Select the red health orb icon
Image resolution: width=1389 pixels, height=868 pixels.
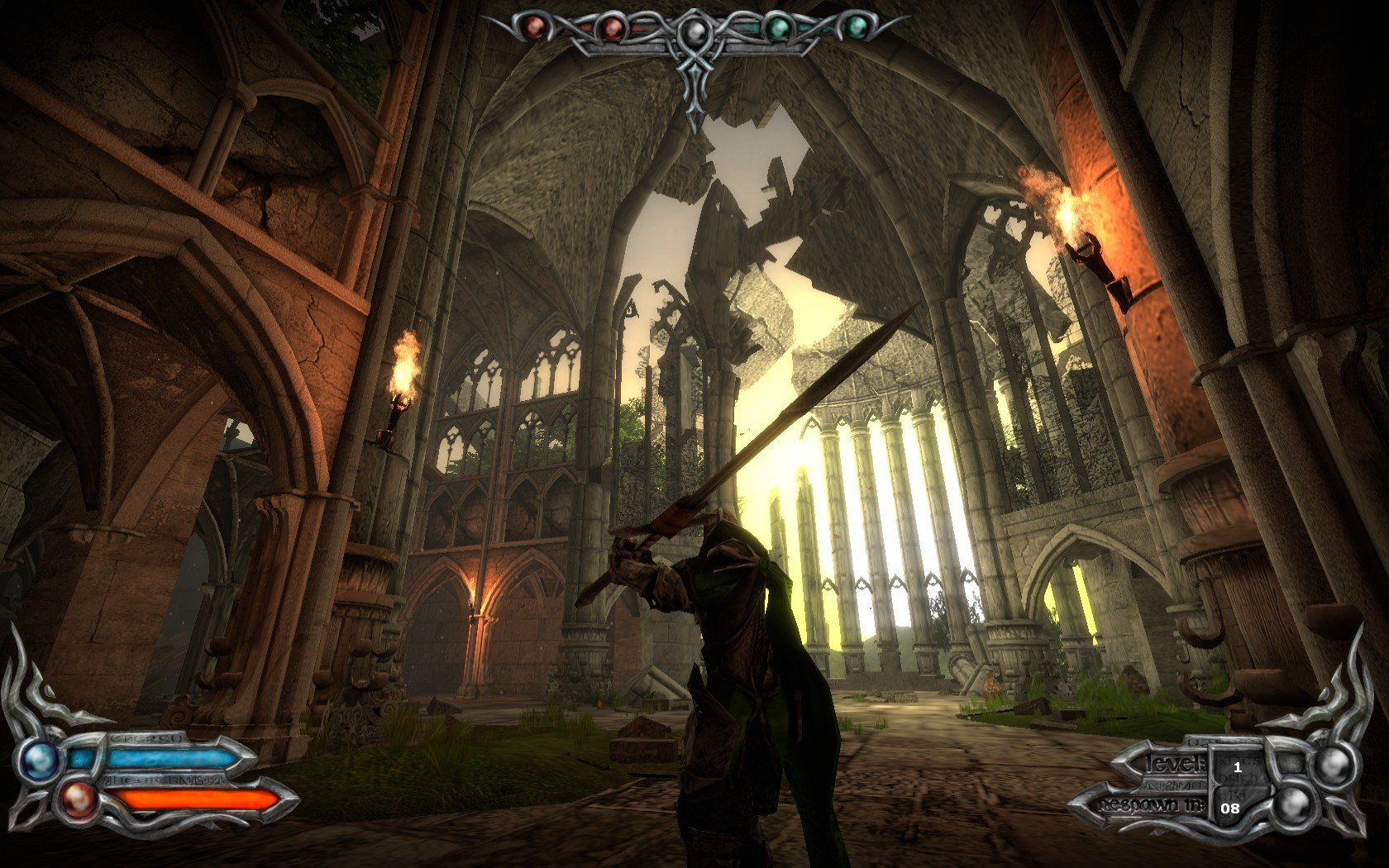[x=79, y=799]
